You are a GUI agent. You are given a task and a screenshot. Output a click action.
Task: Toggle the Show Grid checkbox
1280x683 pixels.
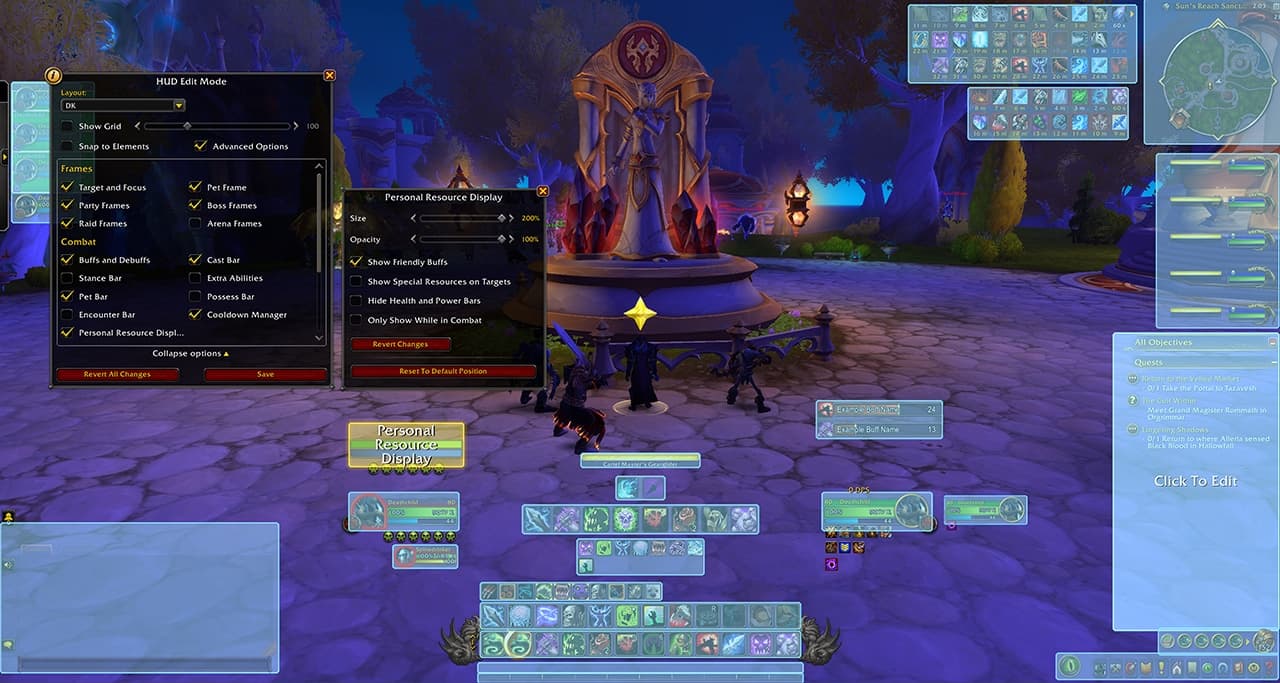click(x=67, y=127)
